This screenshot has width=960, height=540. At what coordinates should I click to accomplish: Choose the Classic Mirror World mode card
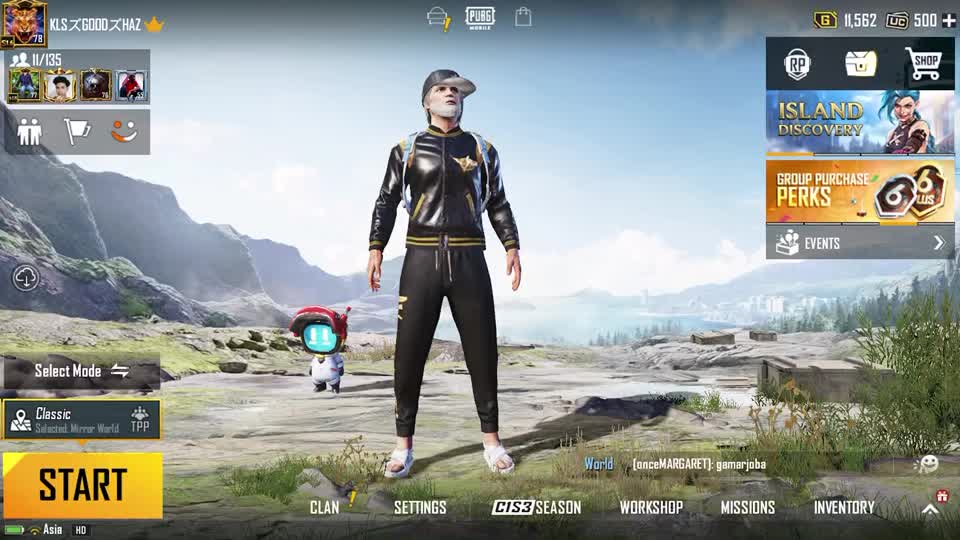80,419
